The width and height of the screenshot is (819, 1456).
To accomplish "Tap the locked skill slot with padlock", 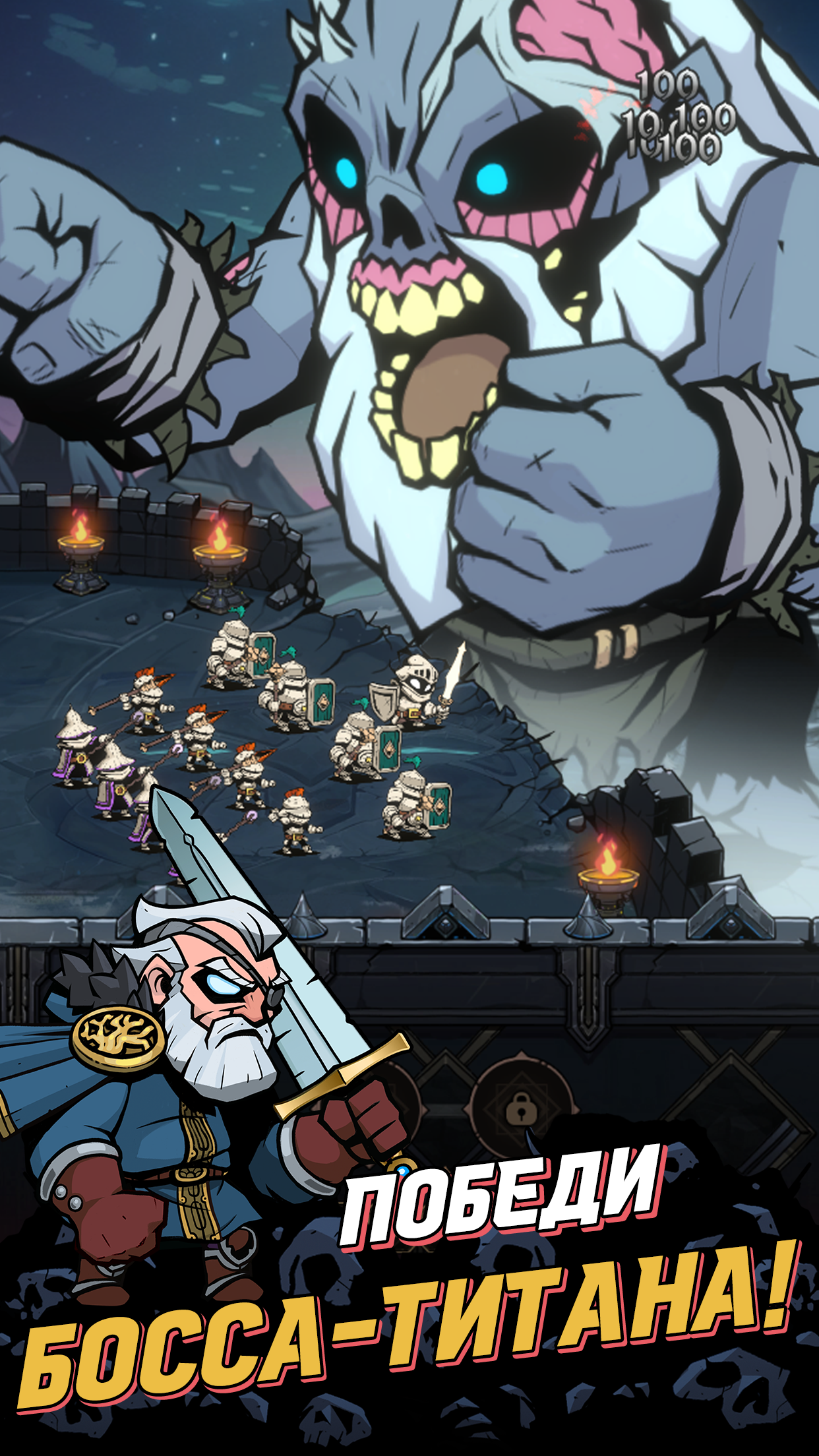I will [522, 1109].
